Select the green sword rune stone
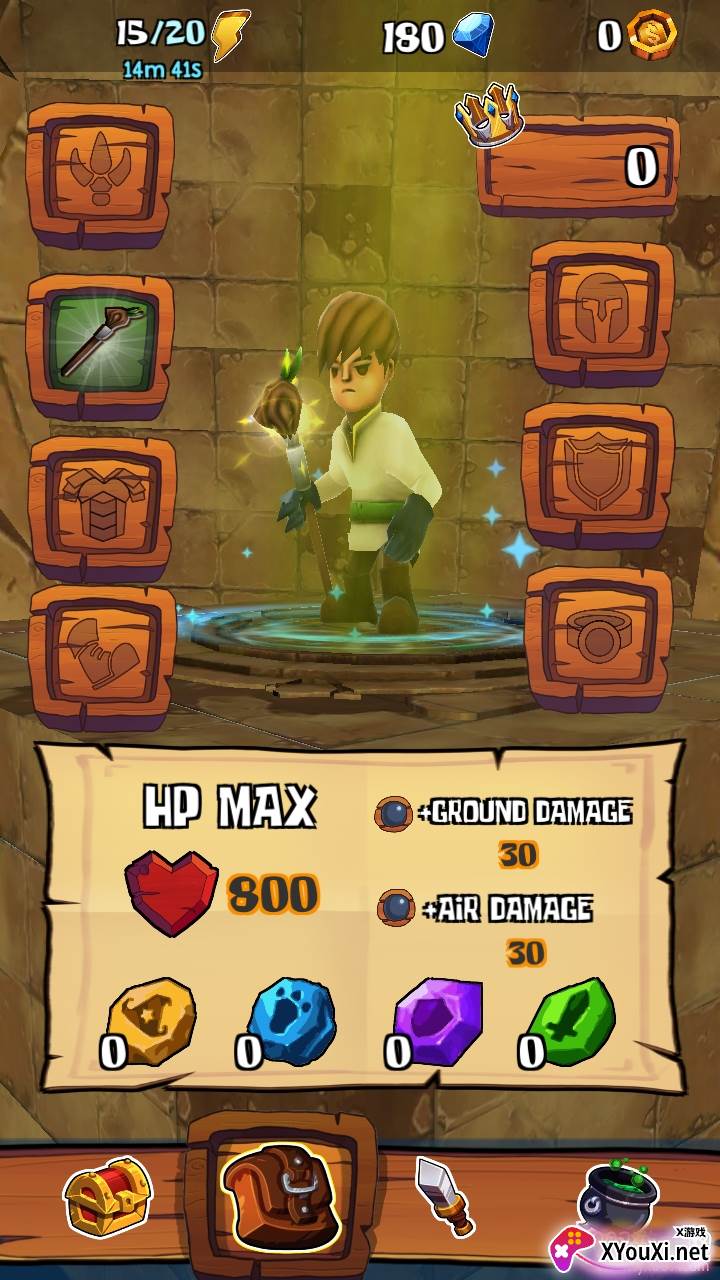This screenshot has width=720, height=1280. pyautogui.click(x=570, y=1020)
